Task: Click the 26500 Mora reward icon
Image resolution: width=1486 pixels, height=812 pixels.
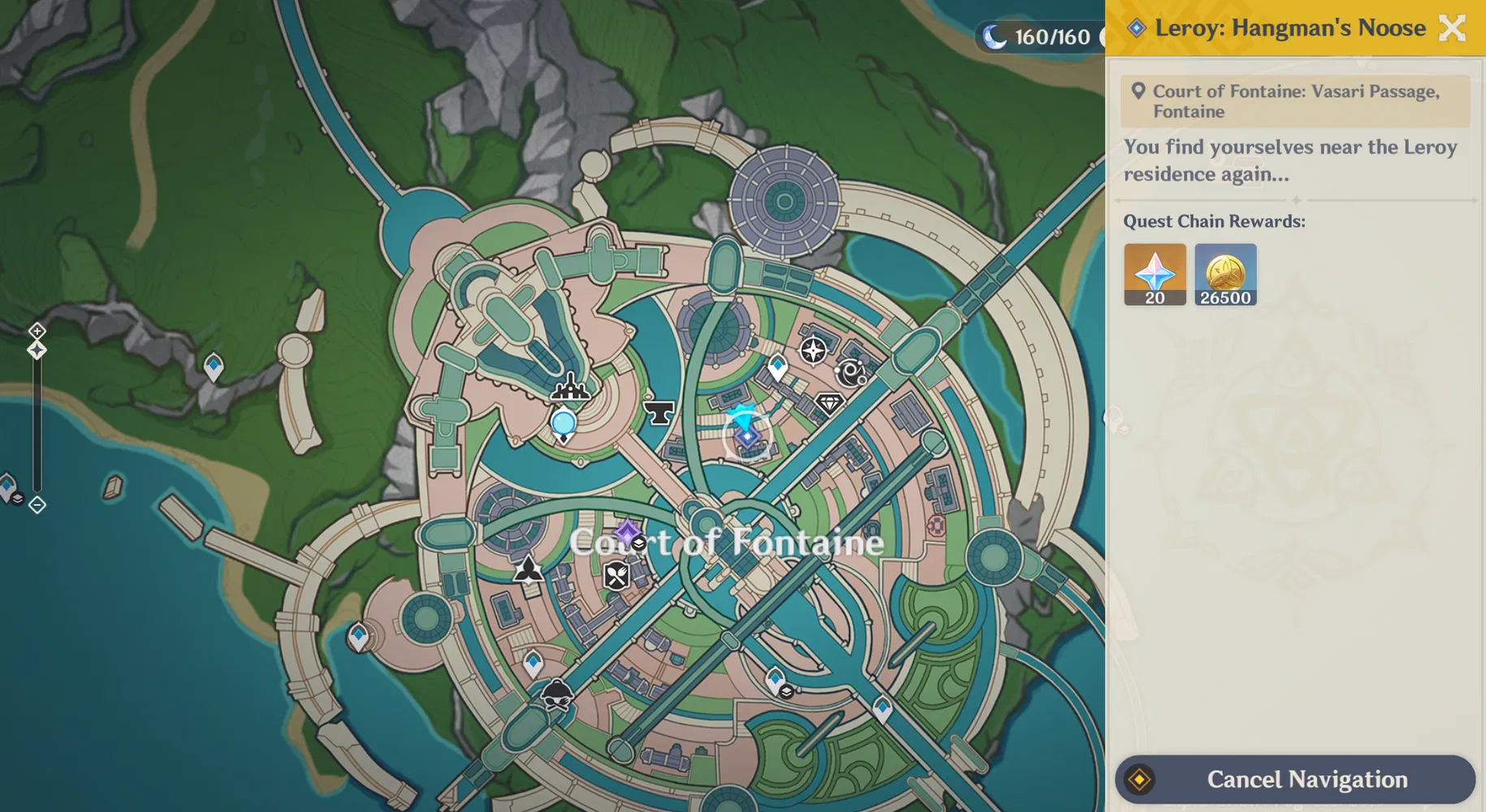Action: coord(1225,274)
